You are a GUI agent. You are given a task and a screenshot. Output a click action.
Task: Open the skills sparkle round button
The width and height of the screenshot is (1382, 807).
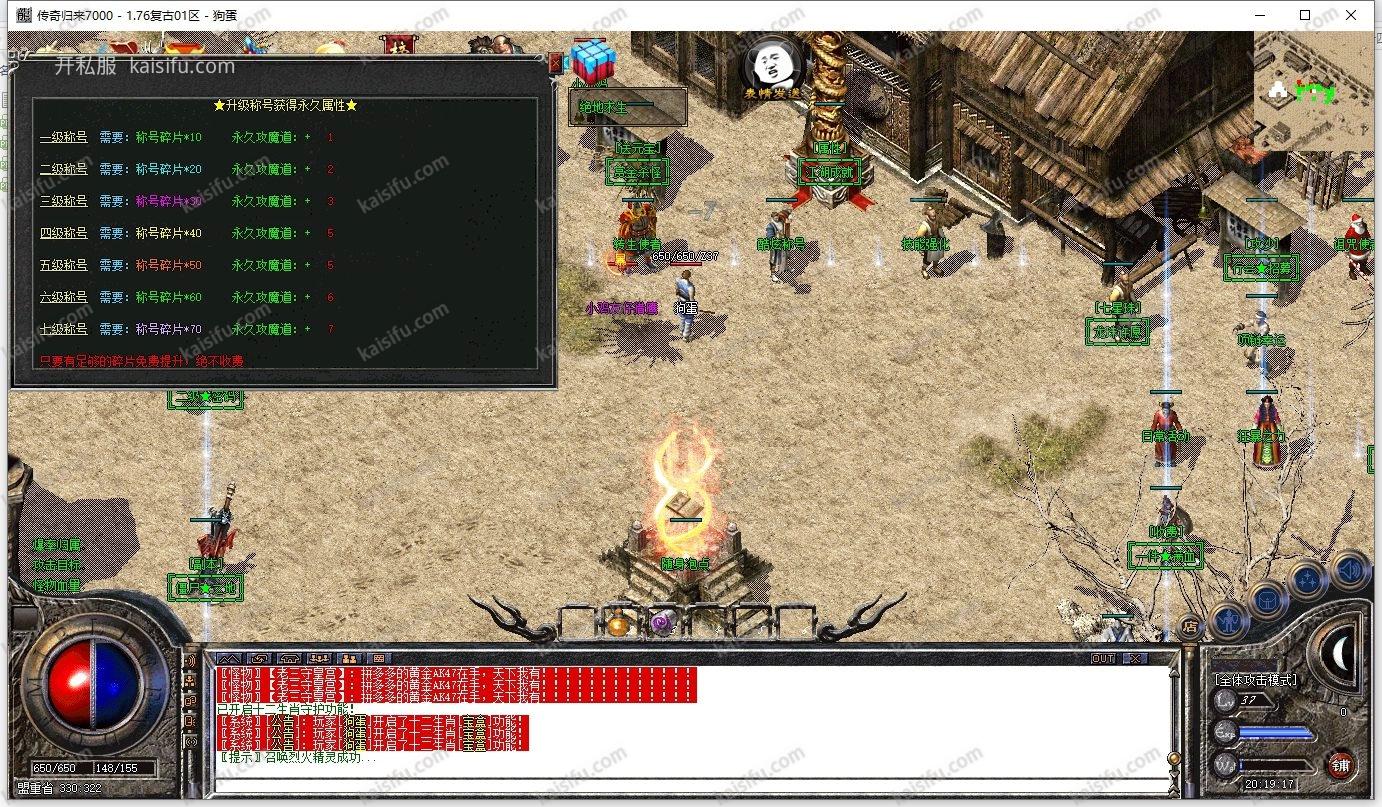coord(1308,579)
